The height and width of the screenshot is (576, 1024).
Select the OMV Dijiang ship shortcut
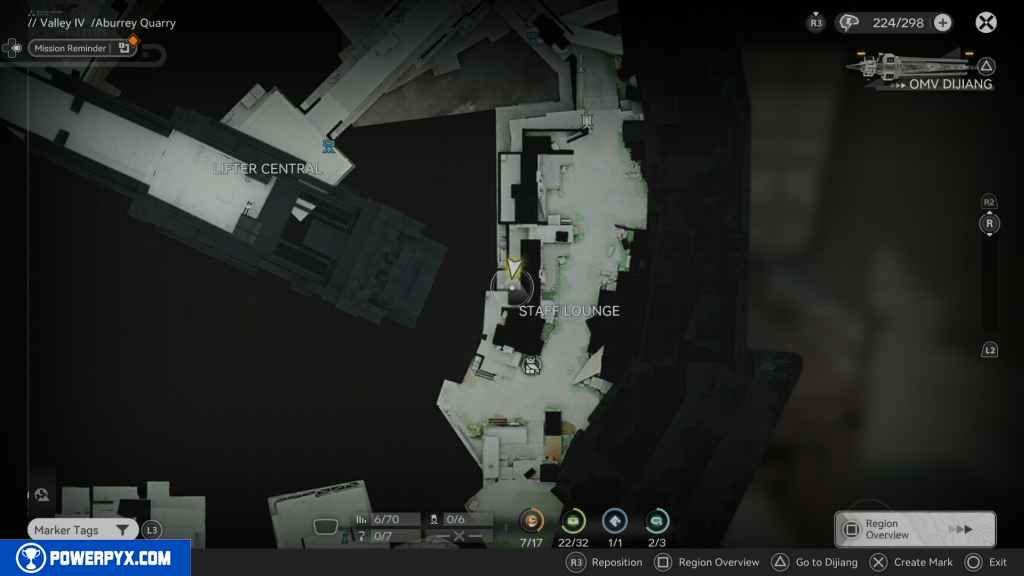920,68
